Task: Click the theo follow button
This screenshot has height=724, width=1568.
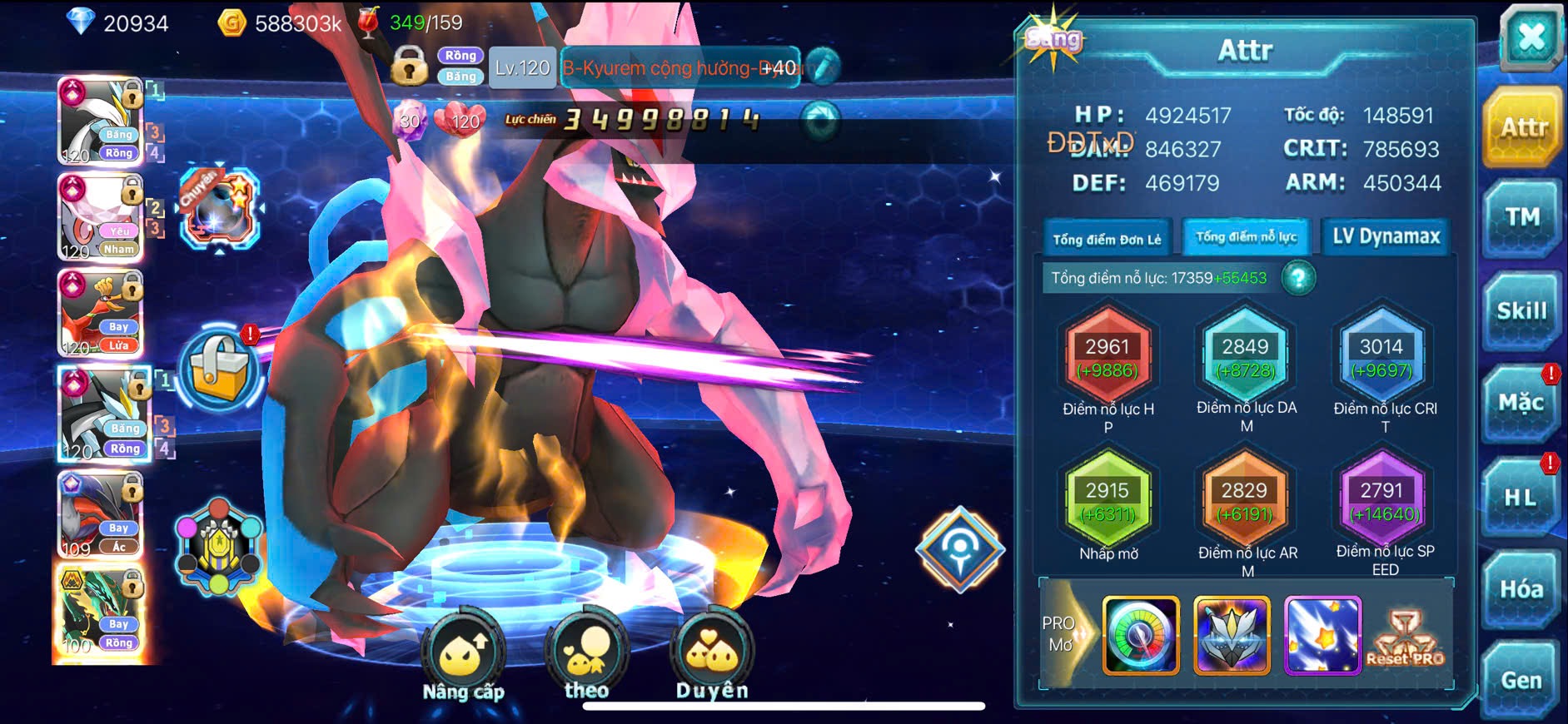Action: [x=587, y=656]
